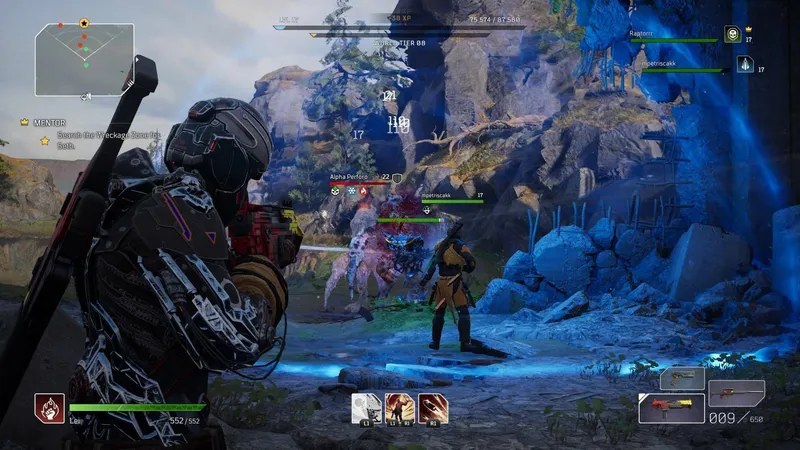Select the equipped red and yellow weapon
Viewport: 800px width, 450px height.
(x=671, y=407)
